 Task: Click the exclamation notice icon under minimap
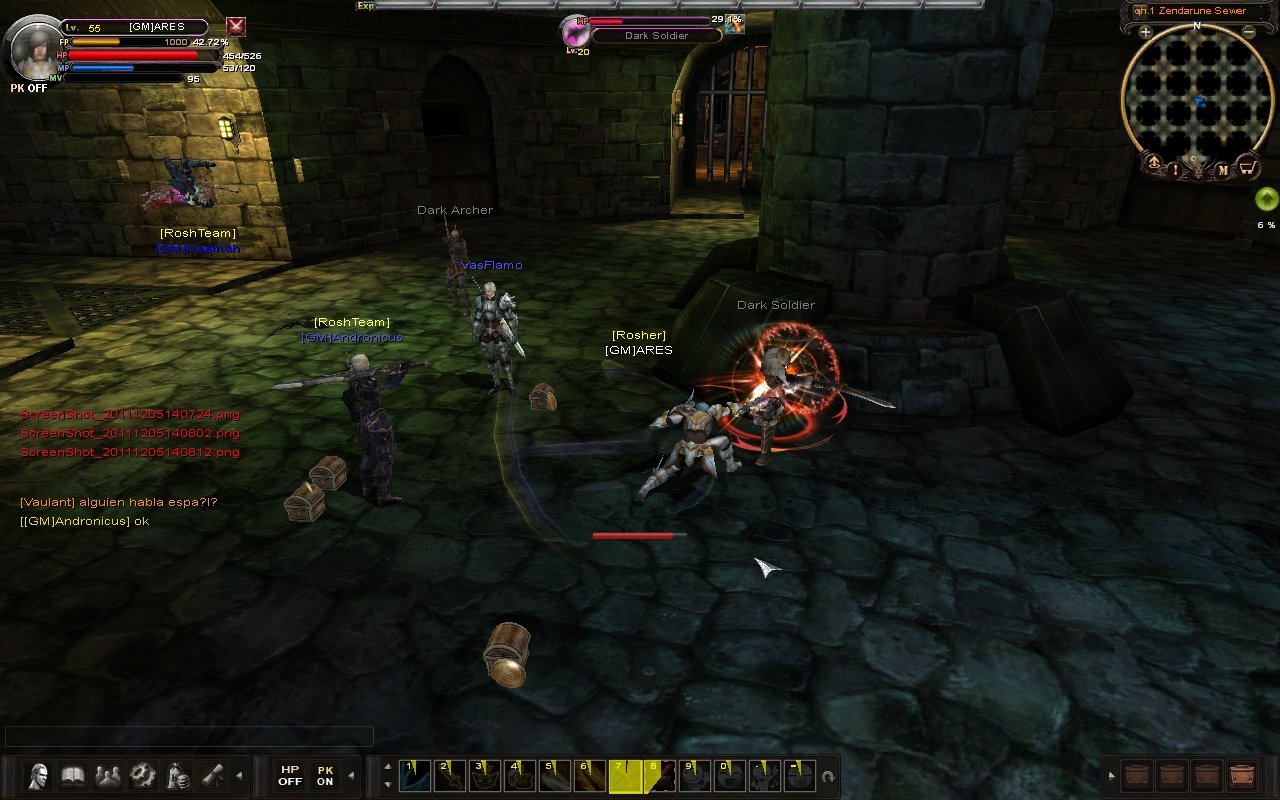1175,169
